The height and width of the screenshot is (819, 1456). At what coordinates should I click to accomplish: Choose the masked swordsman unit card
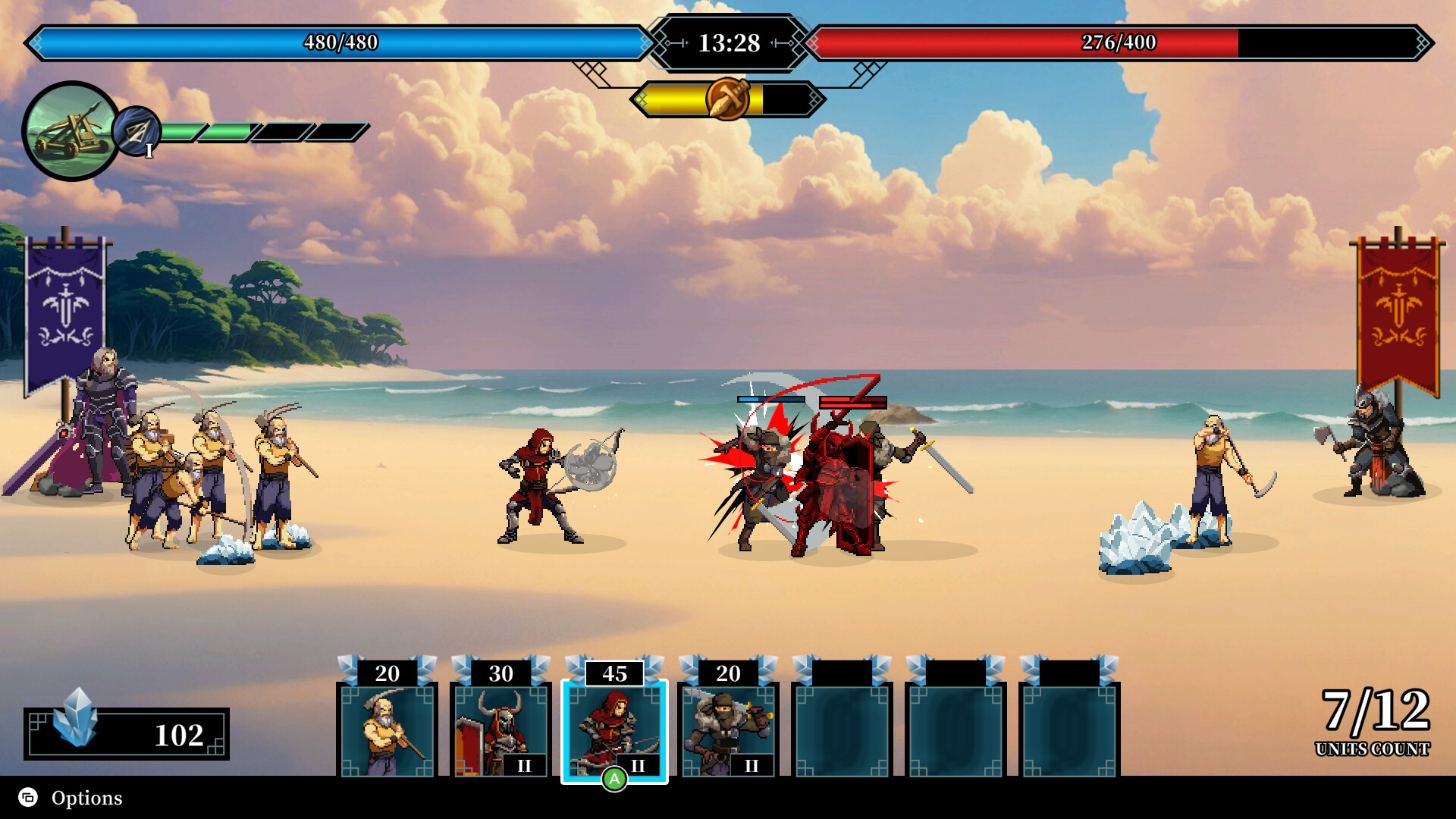coord(728,728)
